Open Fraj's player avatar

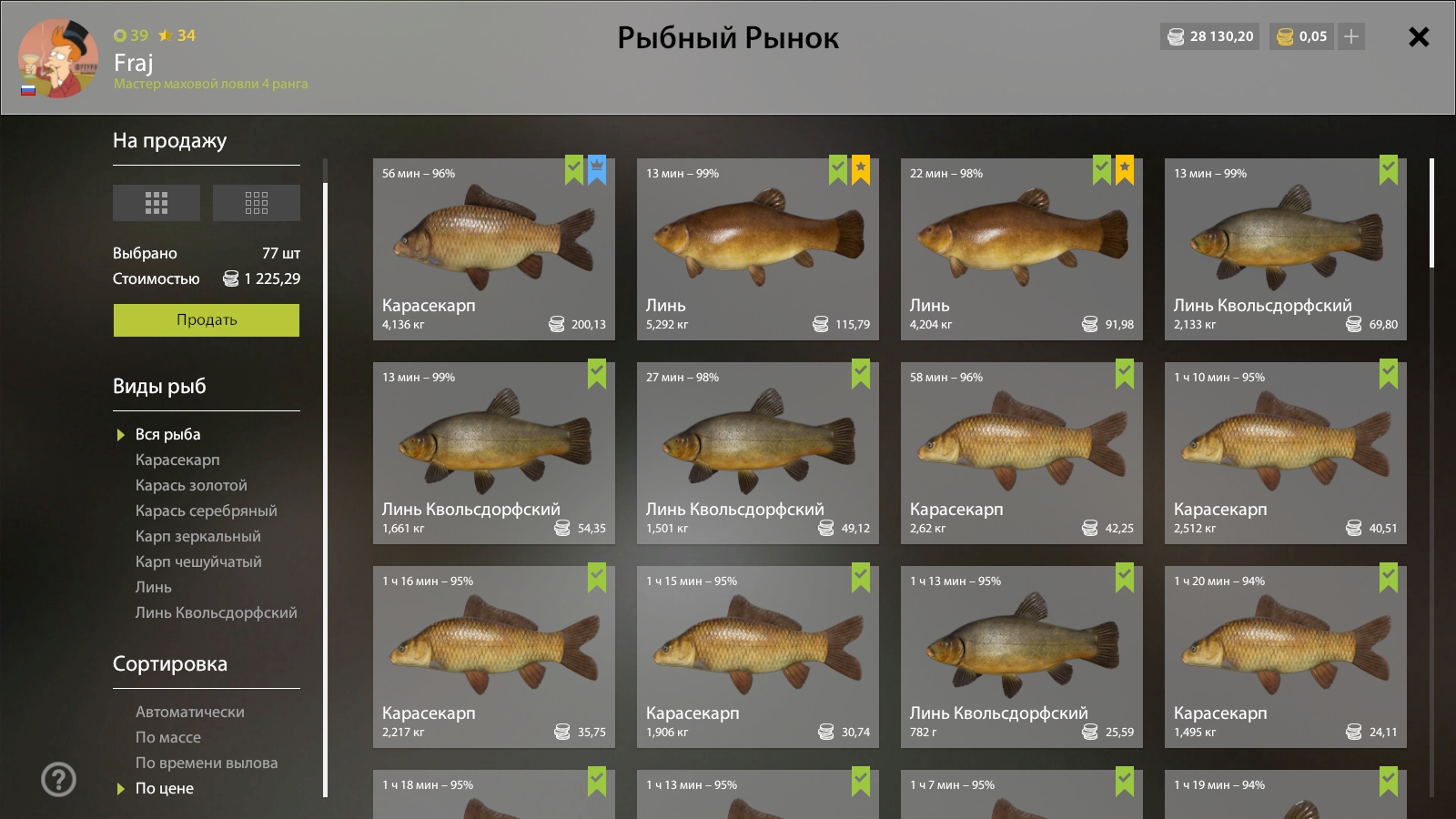click(x=58, y=59)
